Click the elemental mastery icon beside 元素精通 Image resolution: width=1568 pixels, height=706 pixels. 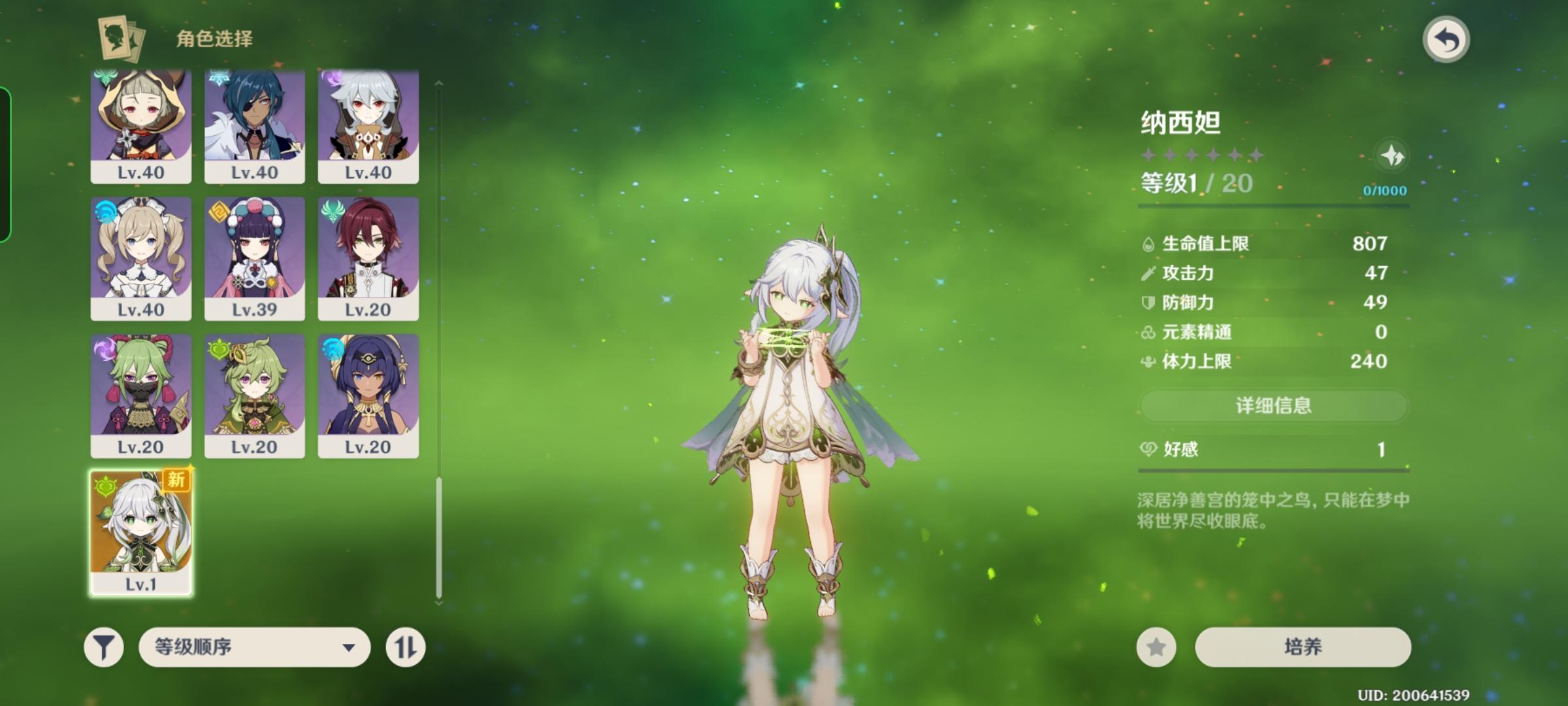pyautogui.click(x=1147, y=332)
